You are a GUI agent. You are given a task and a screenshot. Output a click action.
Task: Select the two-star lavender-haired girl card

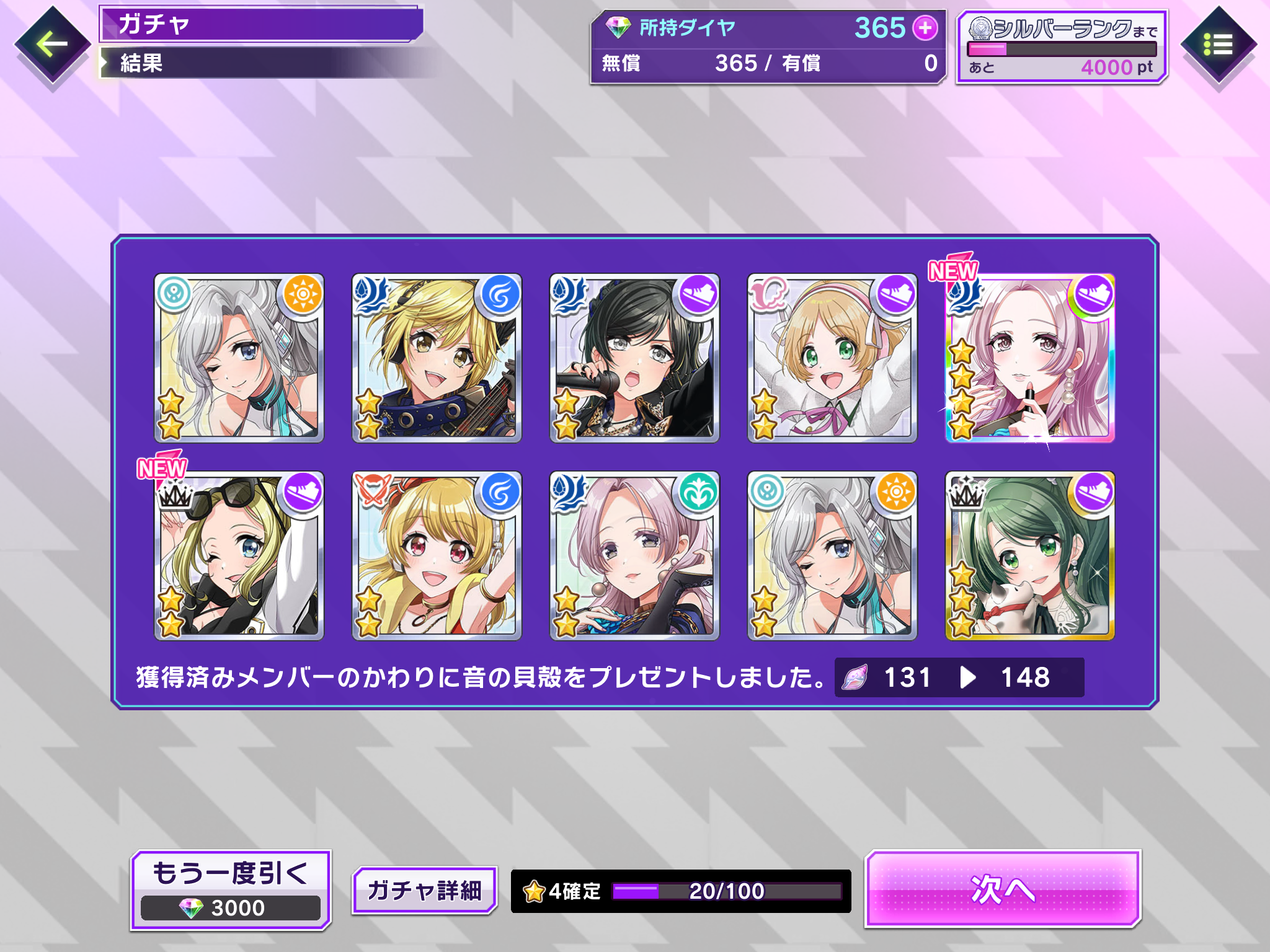click(634, 556)
